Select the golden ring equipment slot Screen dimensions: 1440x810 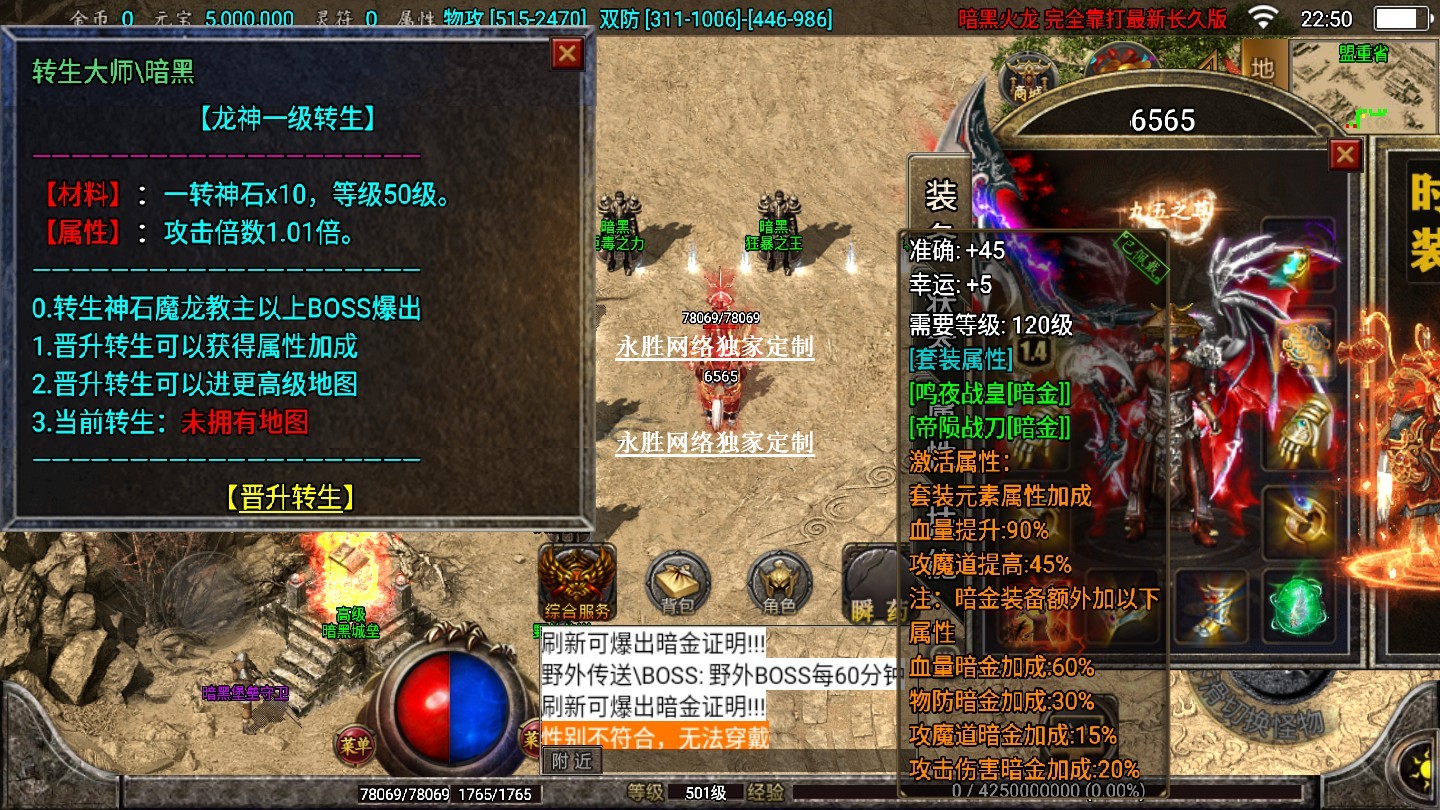point(1299,520)
